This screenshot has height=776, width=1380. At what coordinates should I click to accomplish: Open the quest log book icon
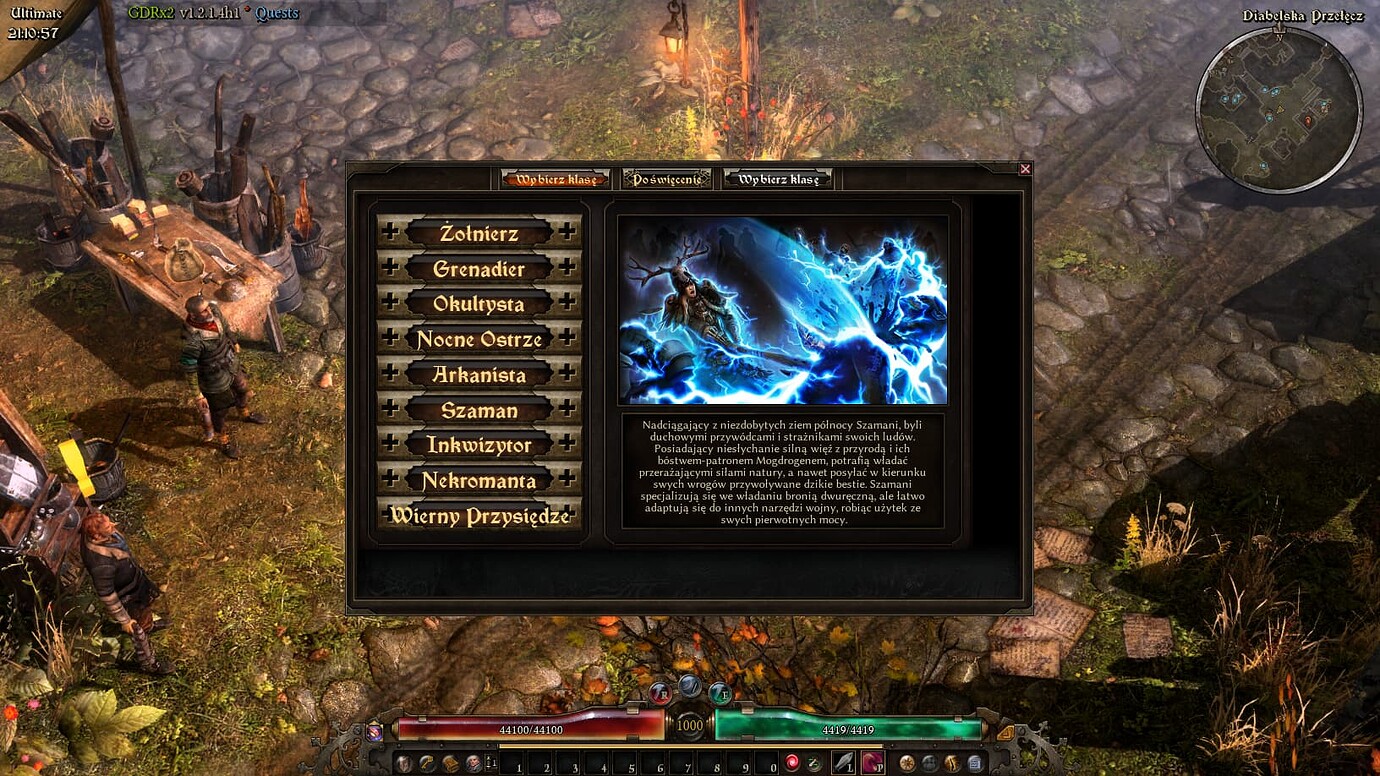(x=450, y=762)
